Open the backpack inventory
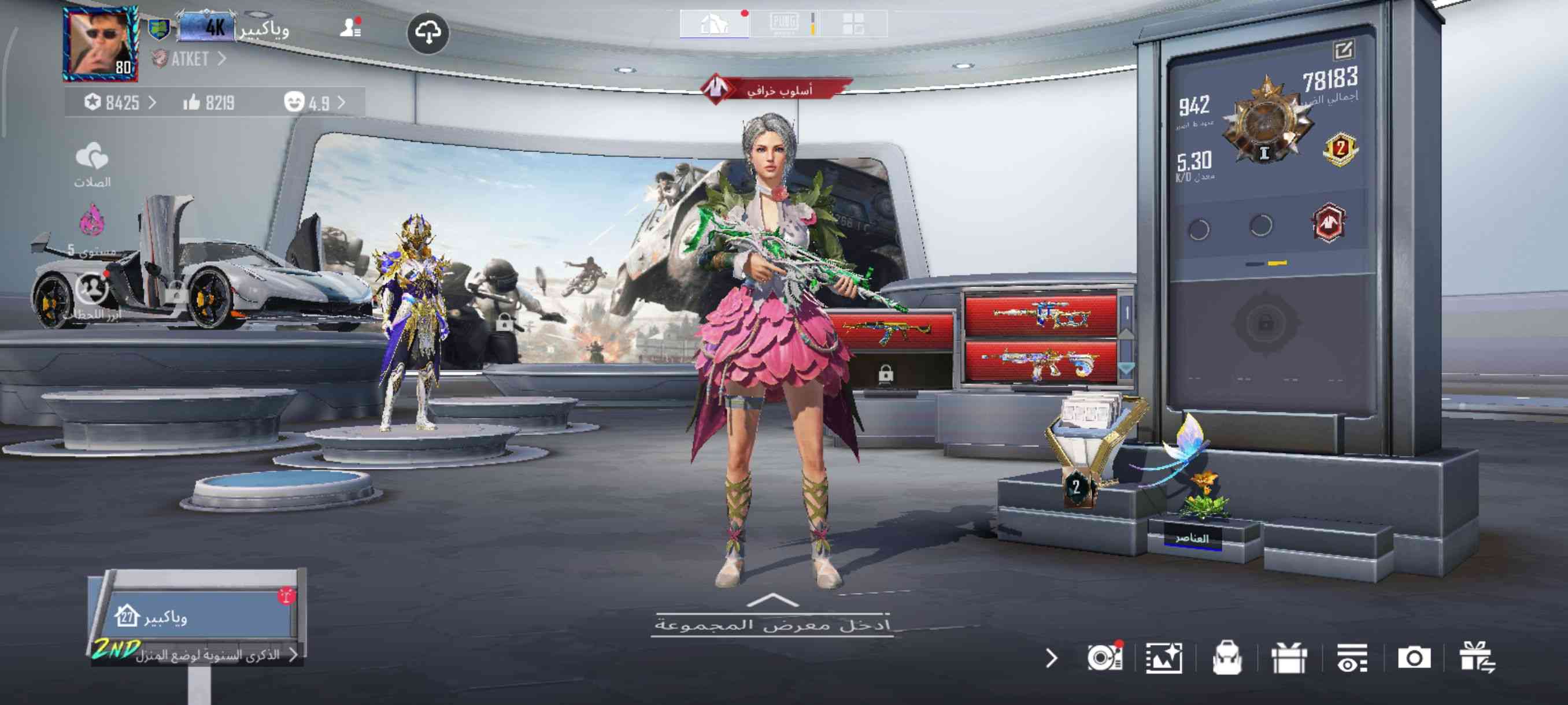The image size is (1568, 705). pos(1226,658)
